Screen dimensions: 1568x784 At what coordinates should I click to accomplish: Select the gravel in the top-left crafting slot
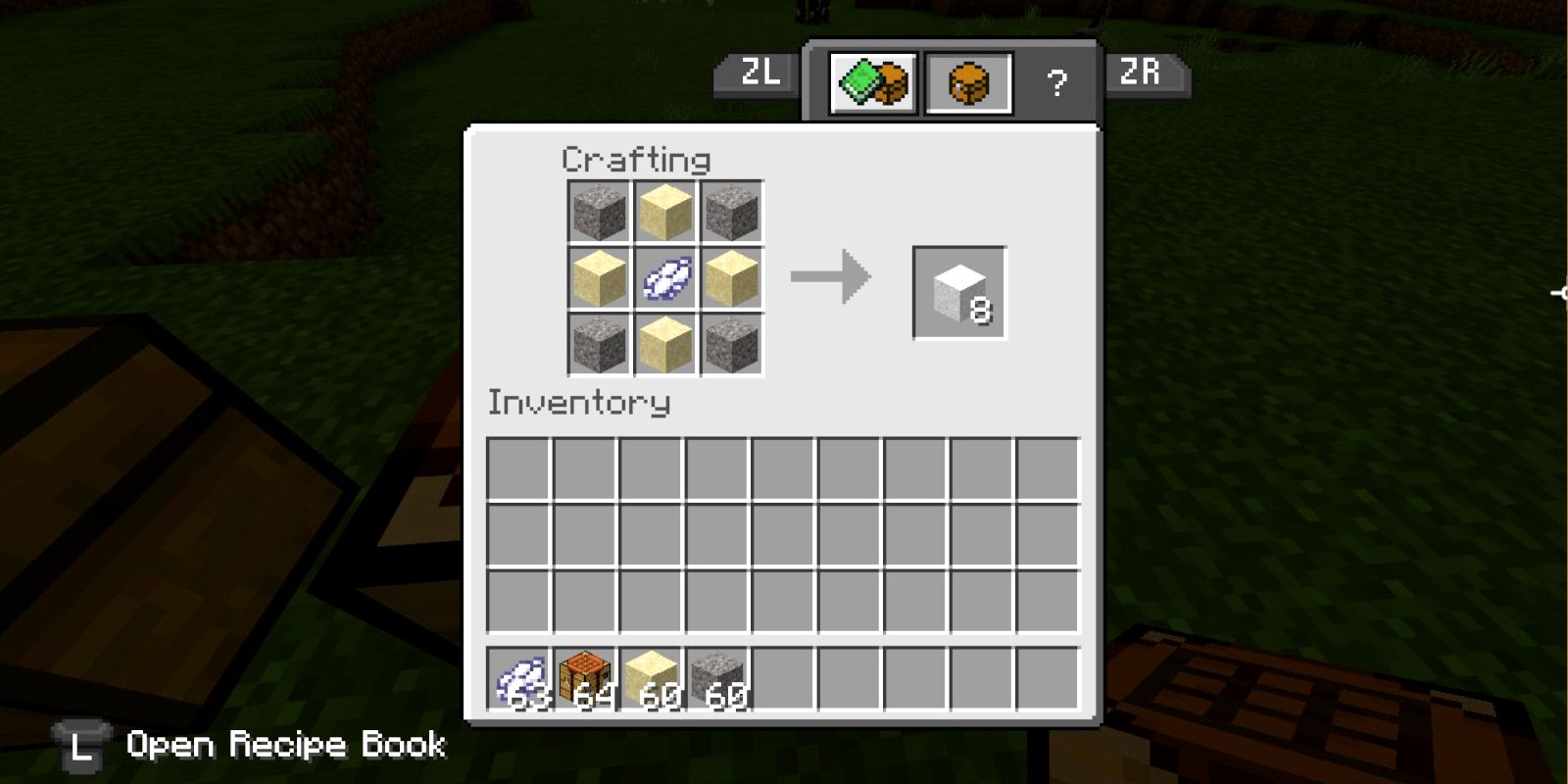click(x=600, y=212)
